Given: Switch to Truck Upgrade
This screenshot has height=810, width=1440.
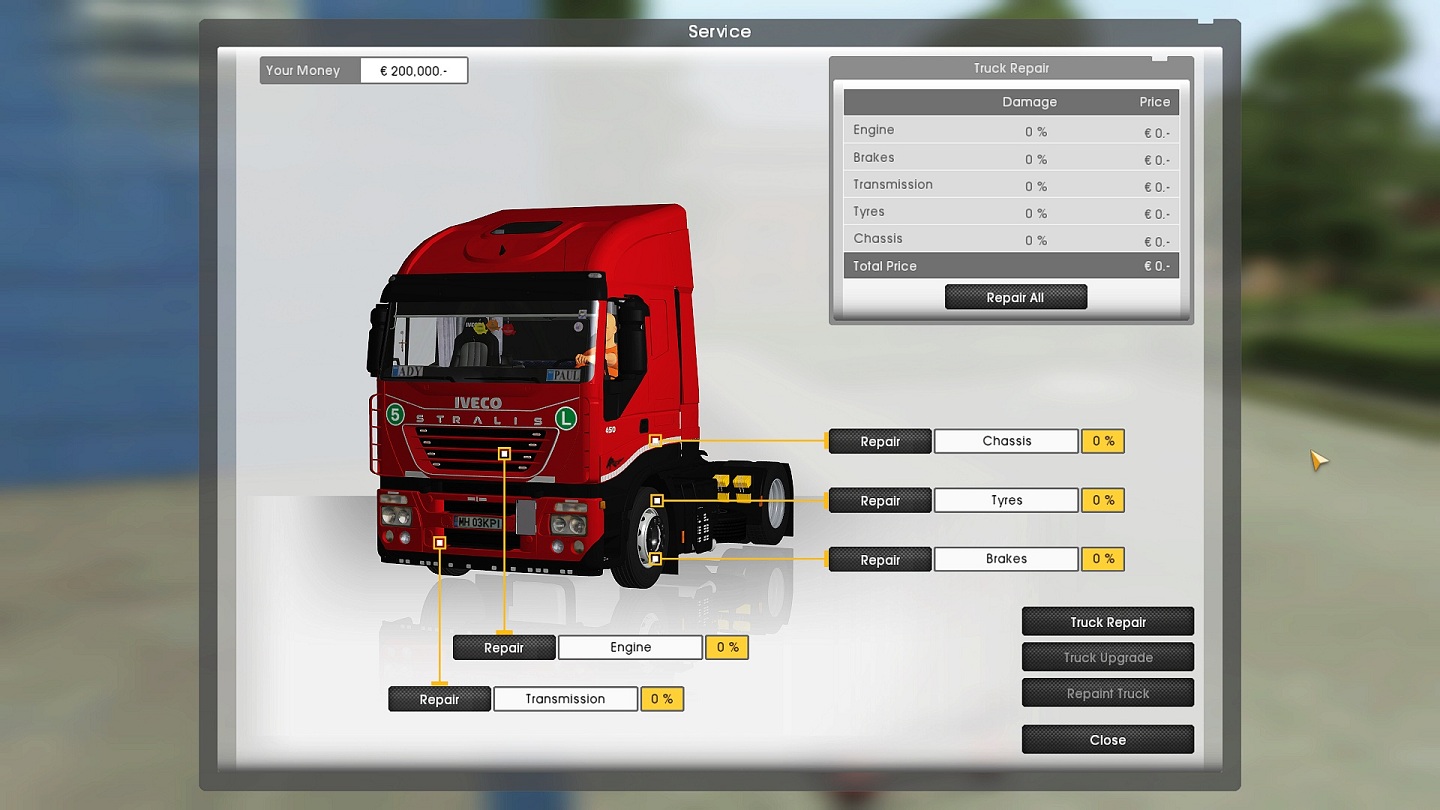Looking at the screenshot, I should coord(1107,657).
